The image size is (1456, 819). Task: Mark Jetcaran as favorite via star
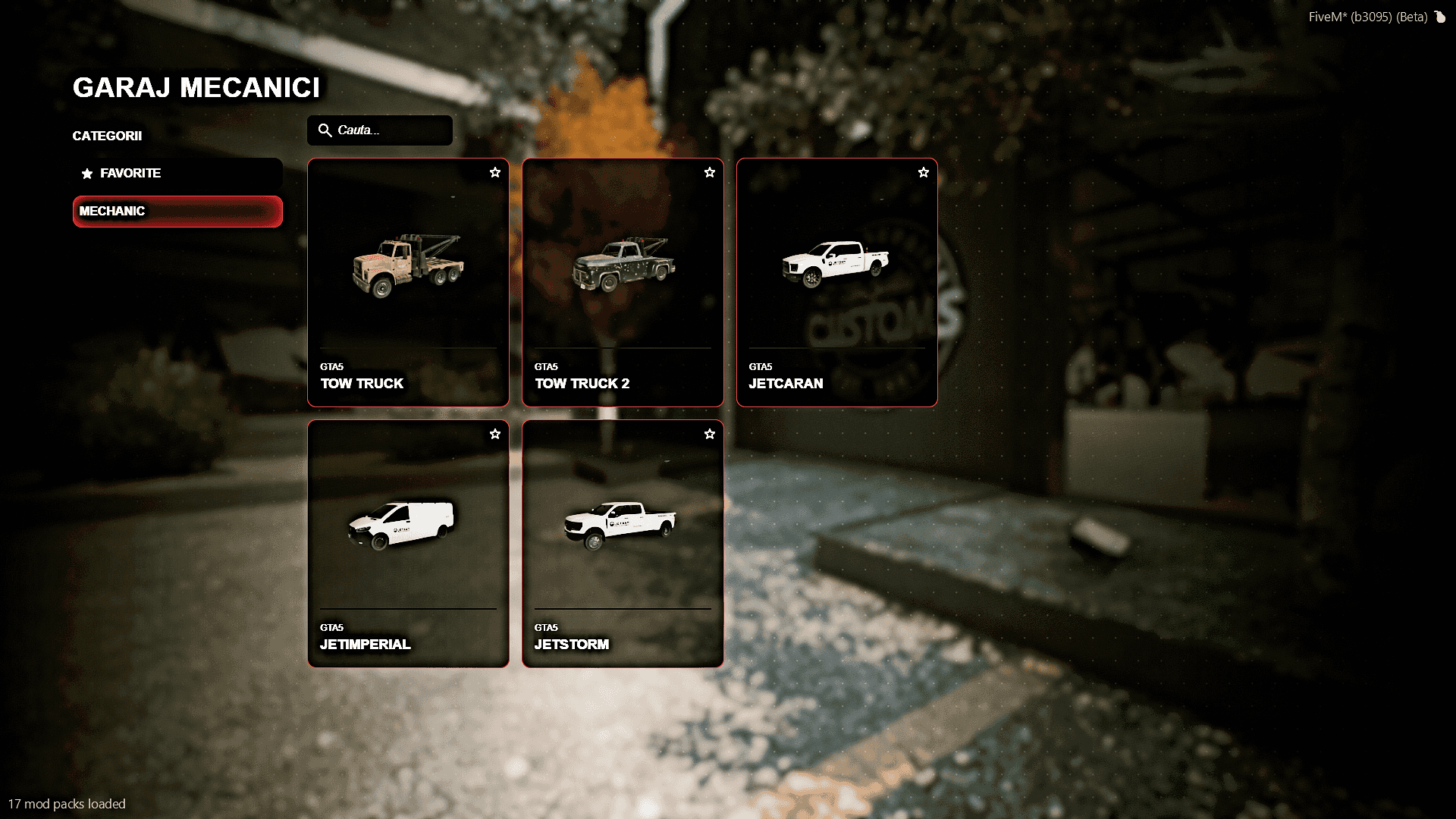pos(924,173)
